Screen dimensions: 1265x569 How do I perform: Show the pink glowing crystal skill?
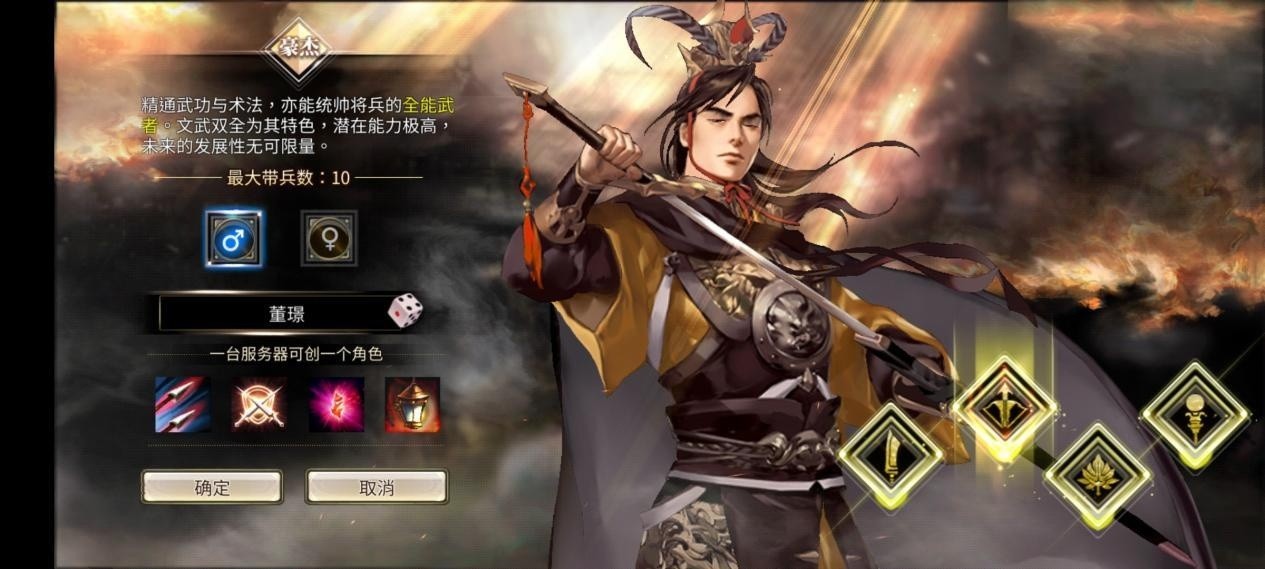click(x=336, y=404)
